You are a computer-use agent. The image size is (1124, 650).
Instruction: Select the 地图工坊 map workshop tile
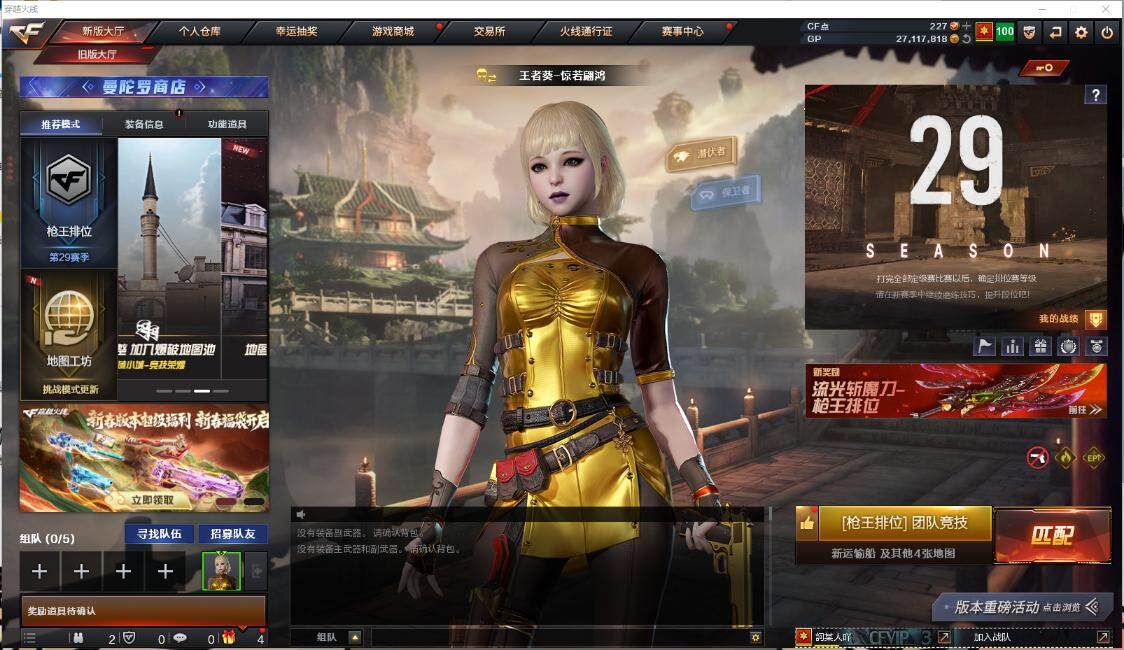coord(69,330)
